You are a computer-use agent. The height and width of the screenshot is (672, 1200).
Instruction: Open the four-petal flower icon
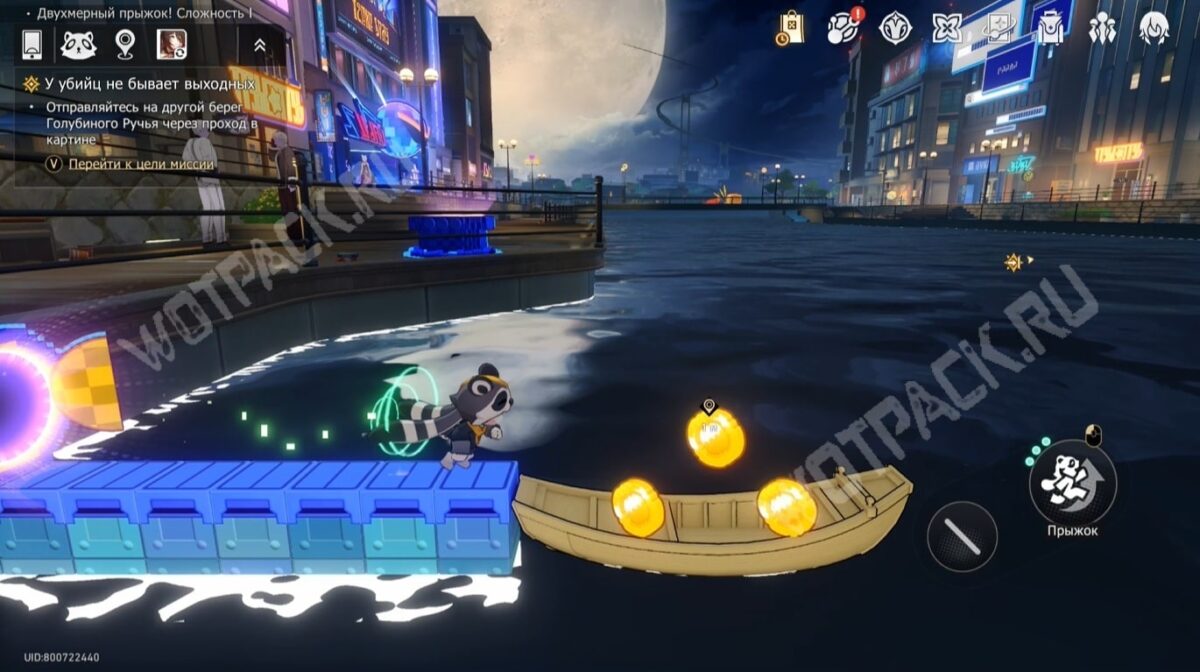coord(946,28)
